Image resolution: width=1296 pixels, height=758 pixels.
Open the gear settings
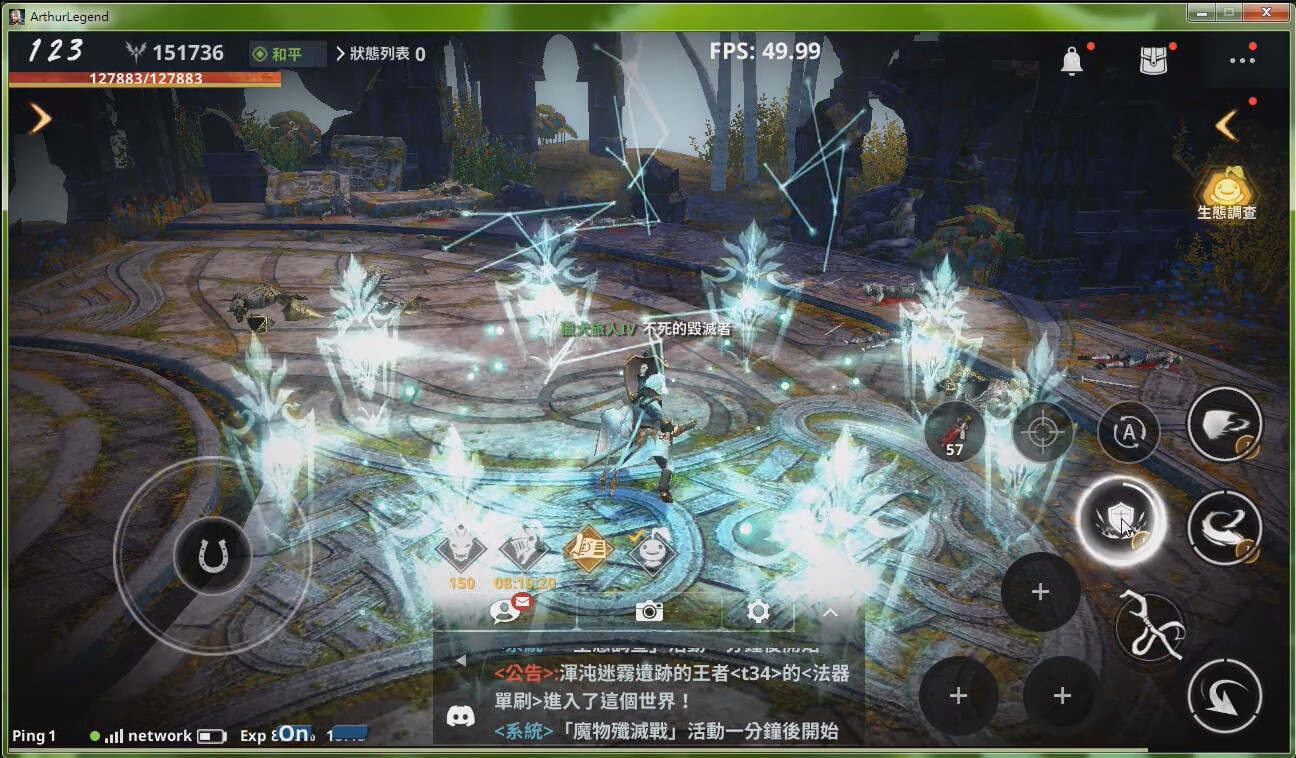(x=758, y=611)
